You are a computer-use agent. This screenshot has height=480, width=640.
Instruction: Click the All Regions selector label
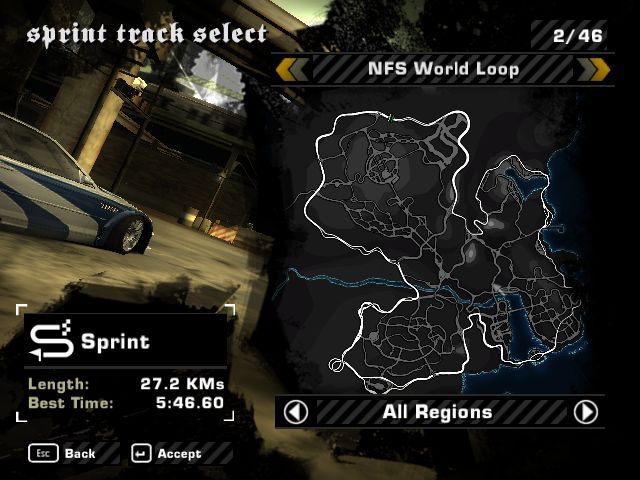point(437,412)
